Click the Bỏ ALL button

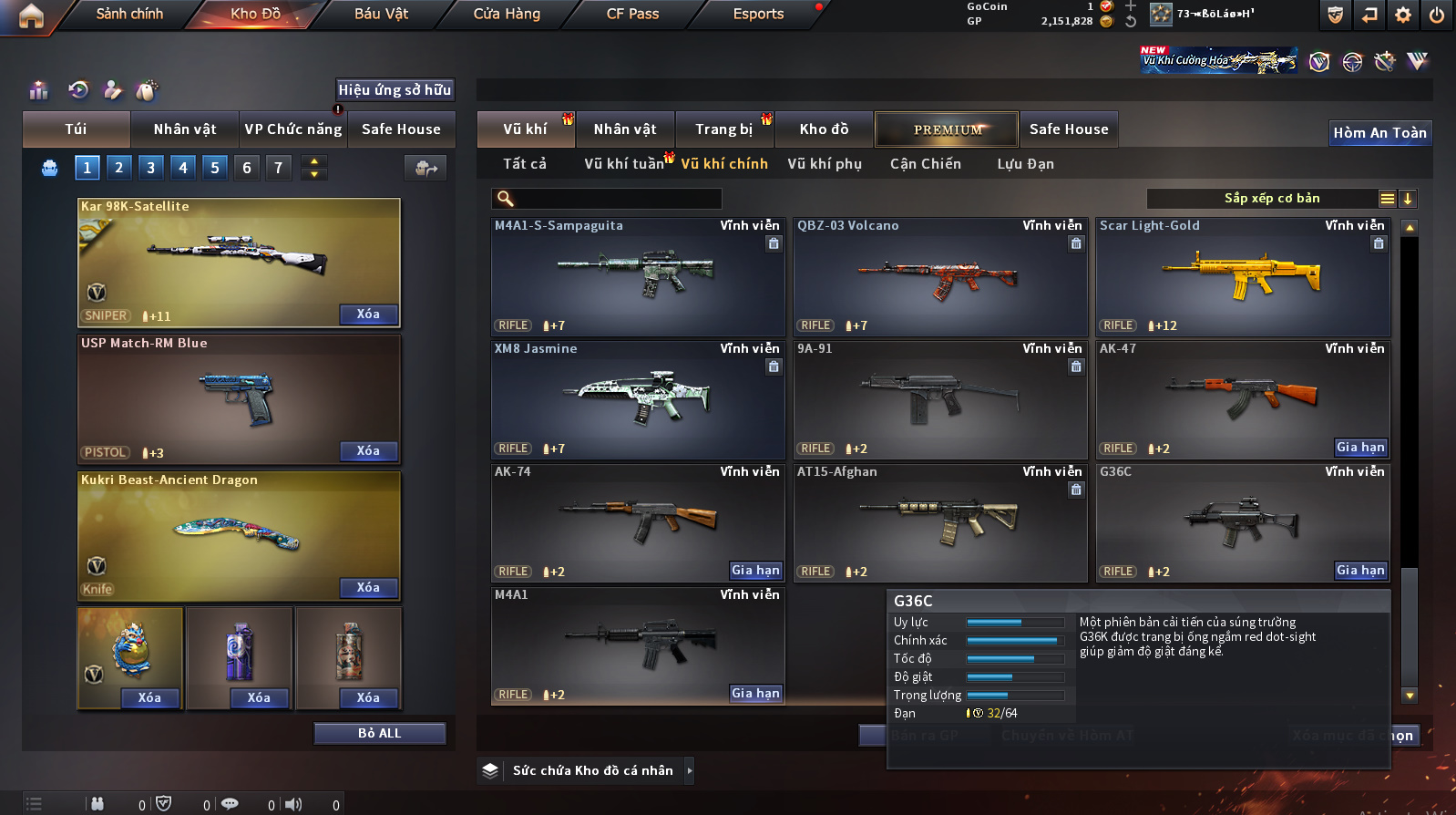pos(379,733)
